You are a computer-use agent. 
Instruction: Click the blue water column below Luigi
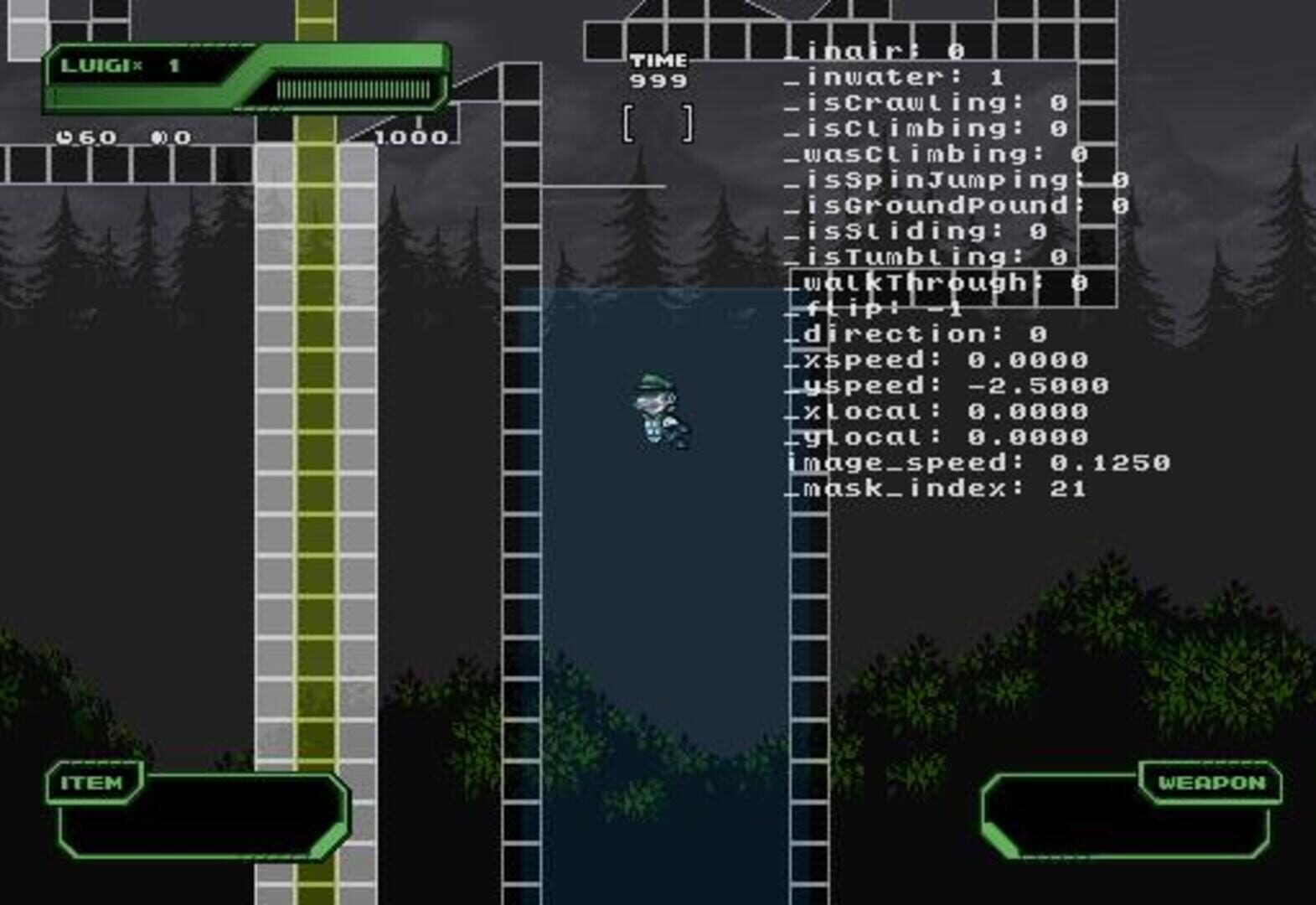(x=662, y=587)
